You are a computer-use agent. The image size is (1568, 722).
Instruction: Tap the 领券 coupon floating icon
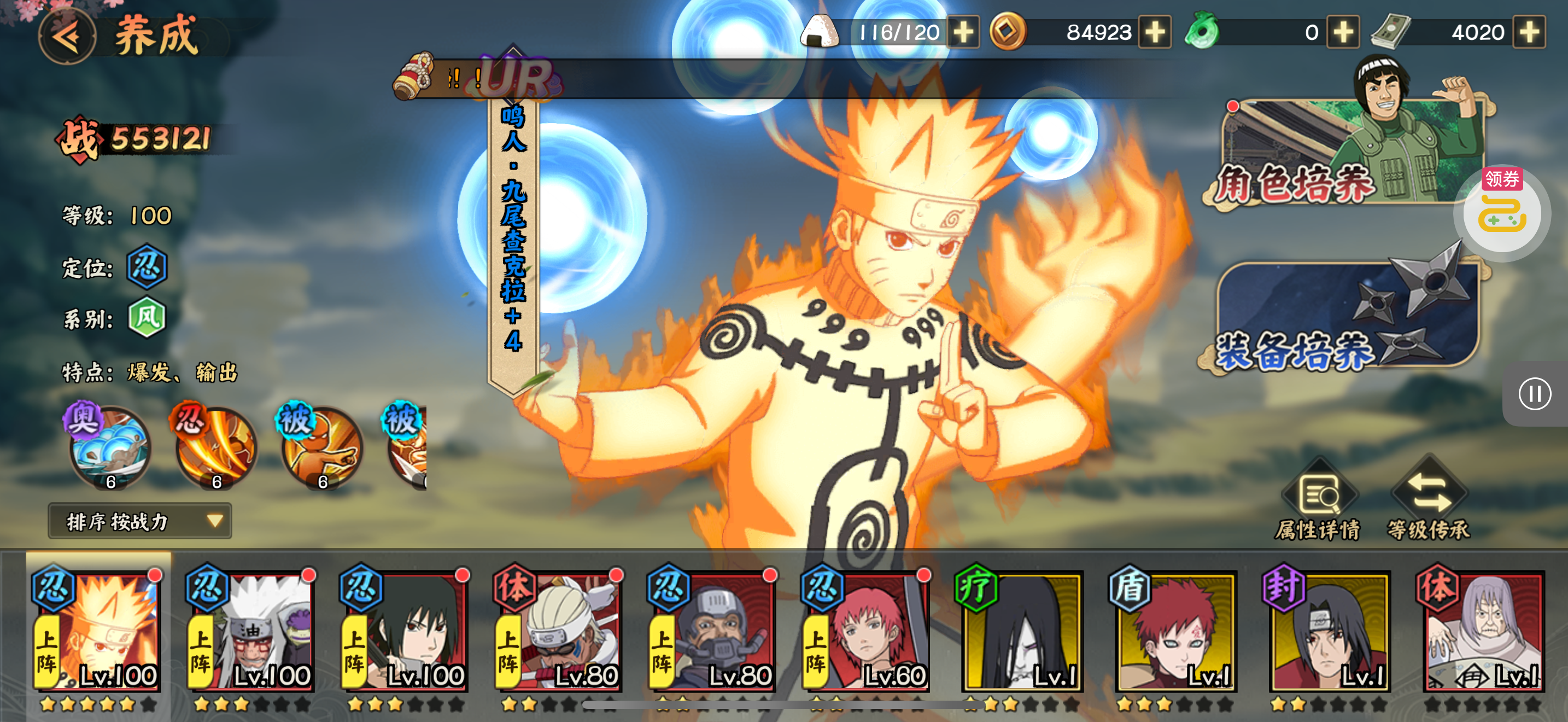(1502, 210)
